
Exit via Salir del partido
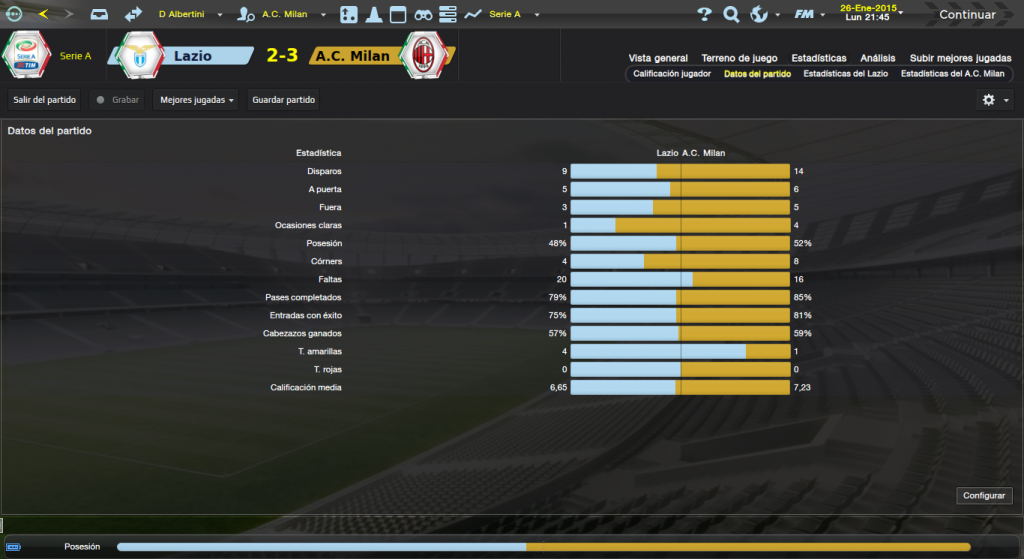pos(45,100)
